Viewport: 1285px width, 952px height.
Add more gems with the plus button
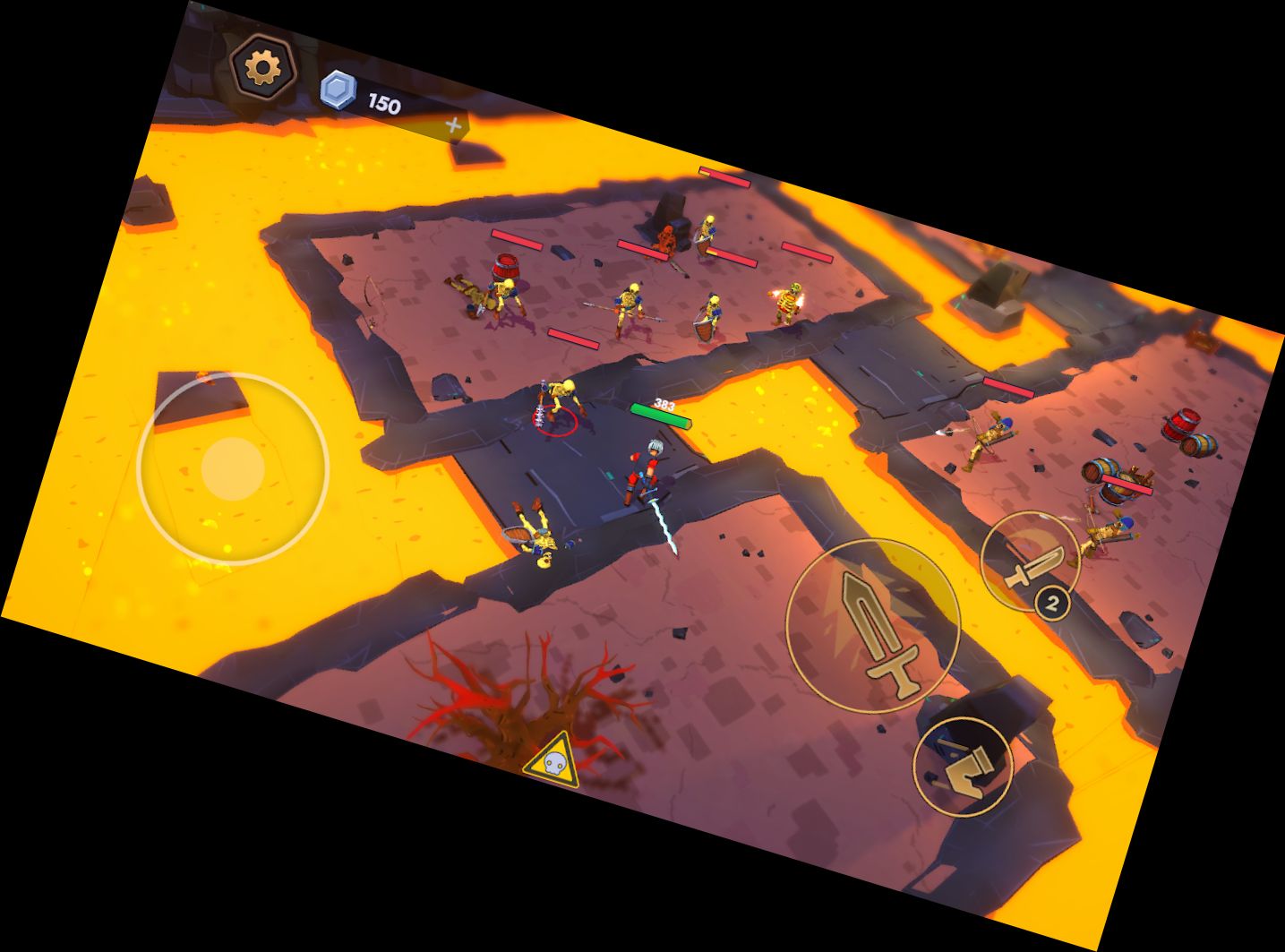(x=454, y=126)
